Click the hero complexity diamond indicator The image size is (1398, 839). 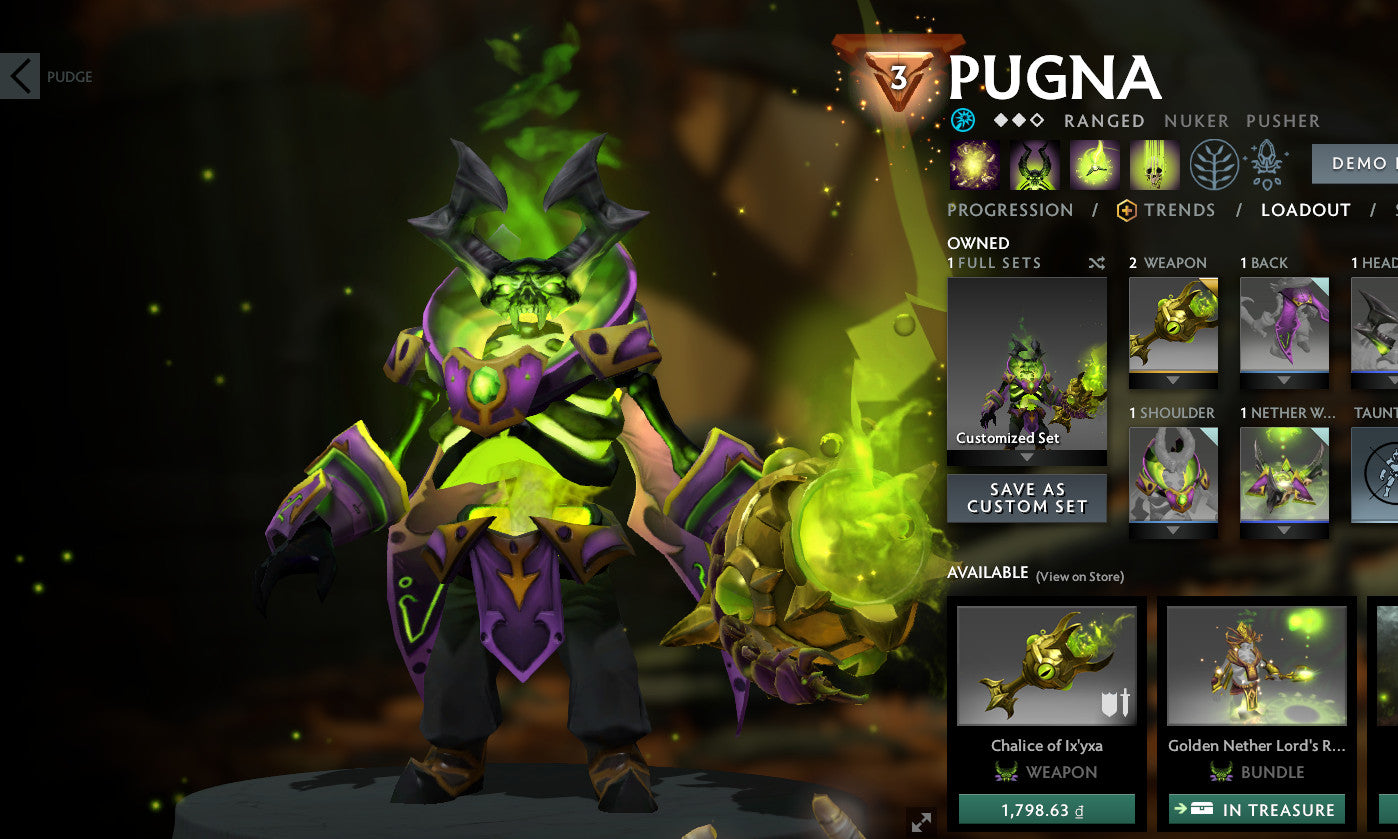pos(1018,121)
